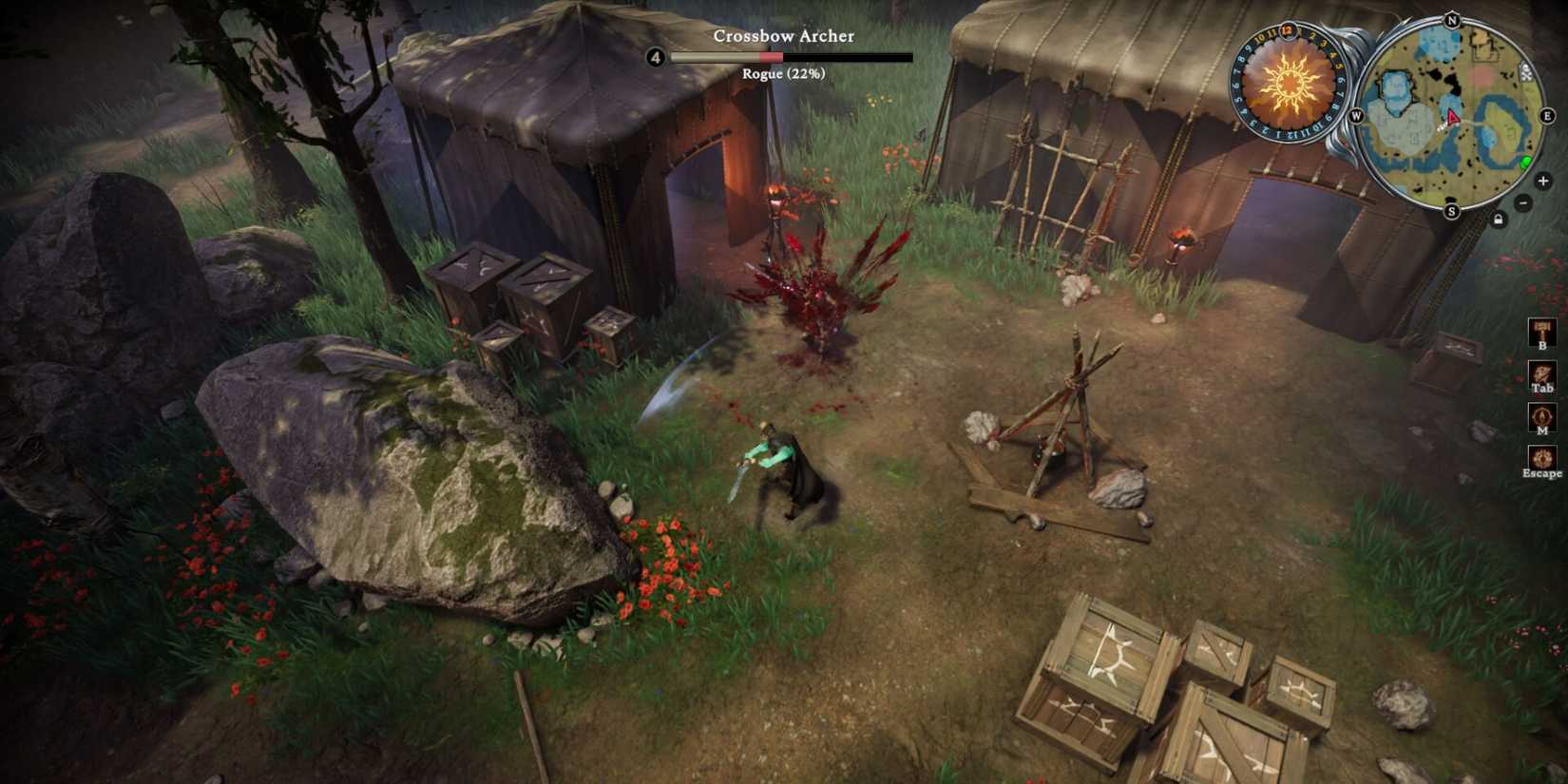Click the green event dot on the minimap
Viewport: 1568px width, 784px height.
point(1525,163)
